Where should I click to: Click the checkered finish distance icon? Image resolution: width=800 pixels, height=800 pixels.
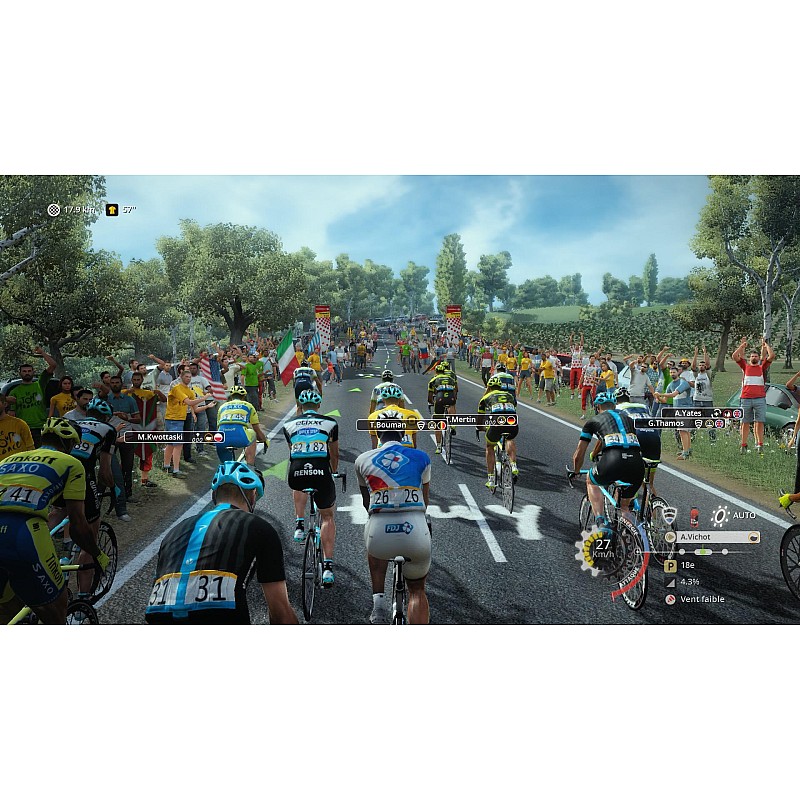[54, 210]
